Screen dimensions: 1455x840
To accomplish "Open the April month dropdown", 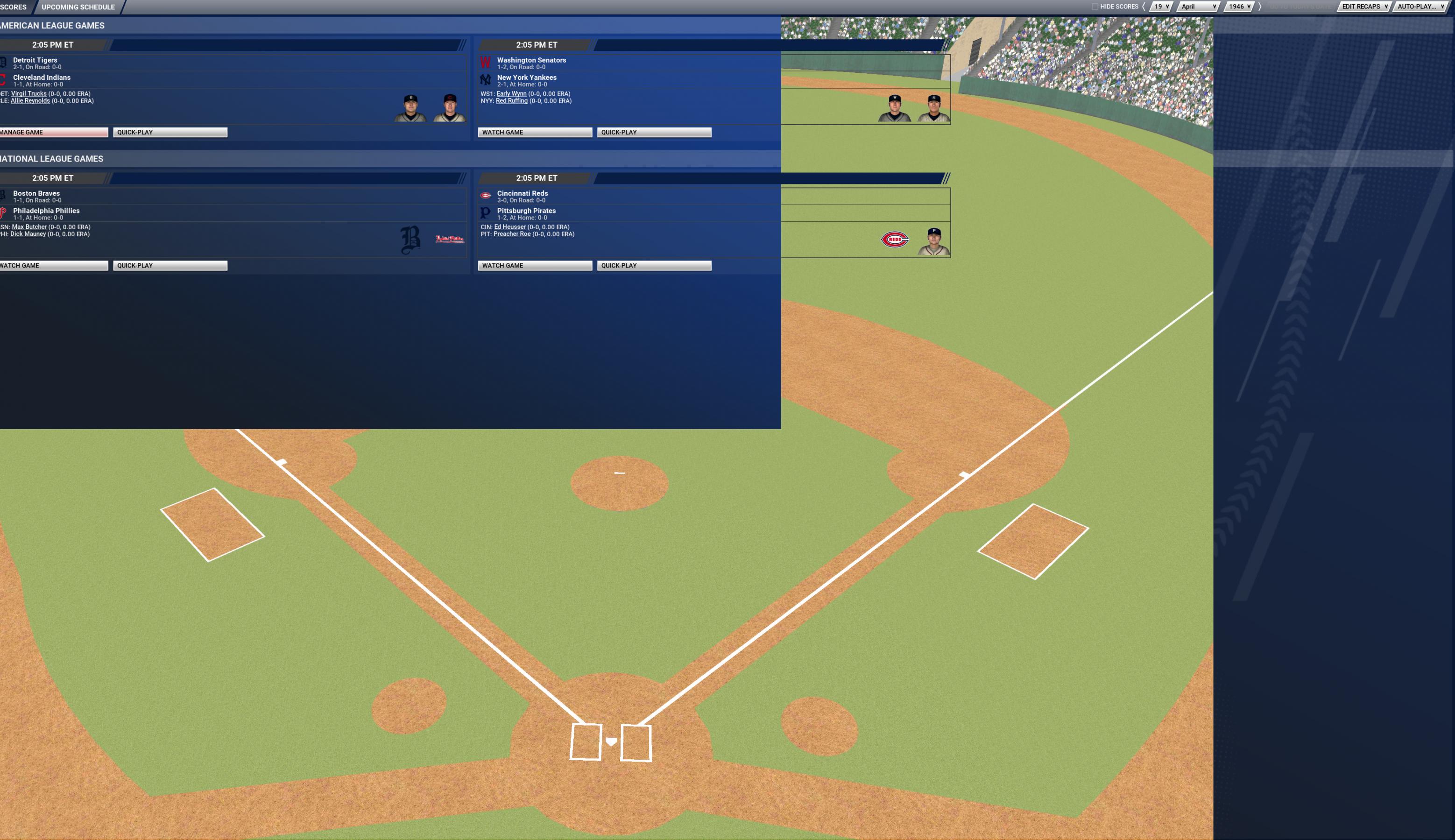I will (x=1198, y=7).
